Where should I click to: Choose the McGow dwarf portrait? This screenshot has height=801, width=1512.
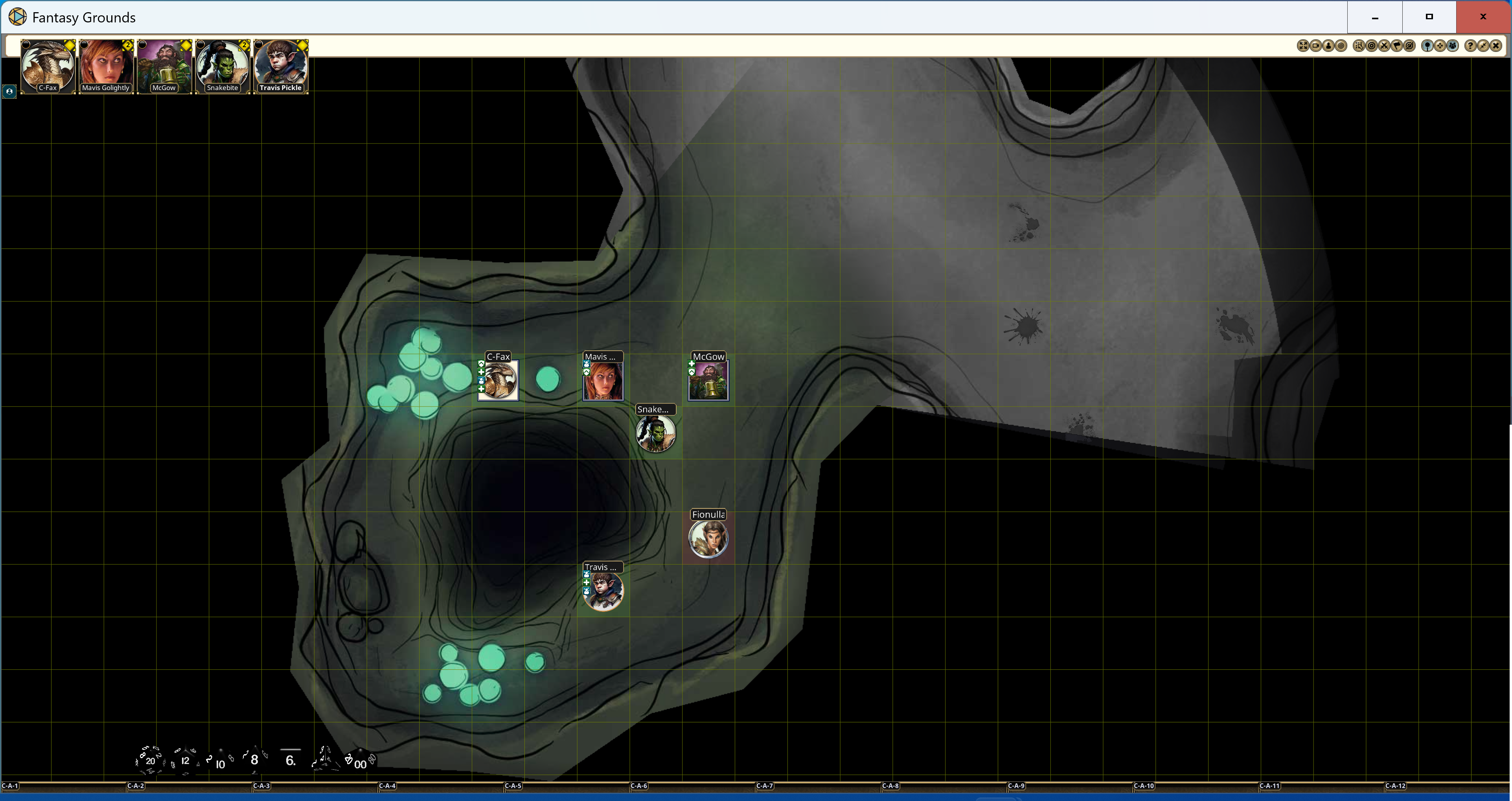click(x=164, y=65)
